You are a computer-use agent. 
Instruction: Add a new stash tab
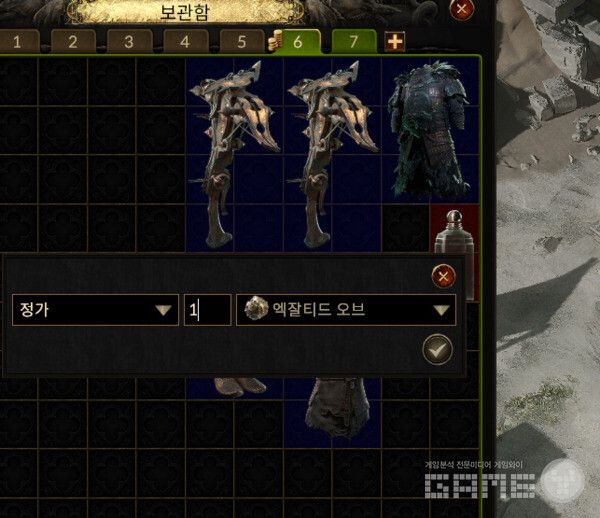(x=395, y=42)
